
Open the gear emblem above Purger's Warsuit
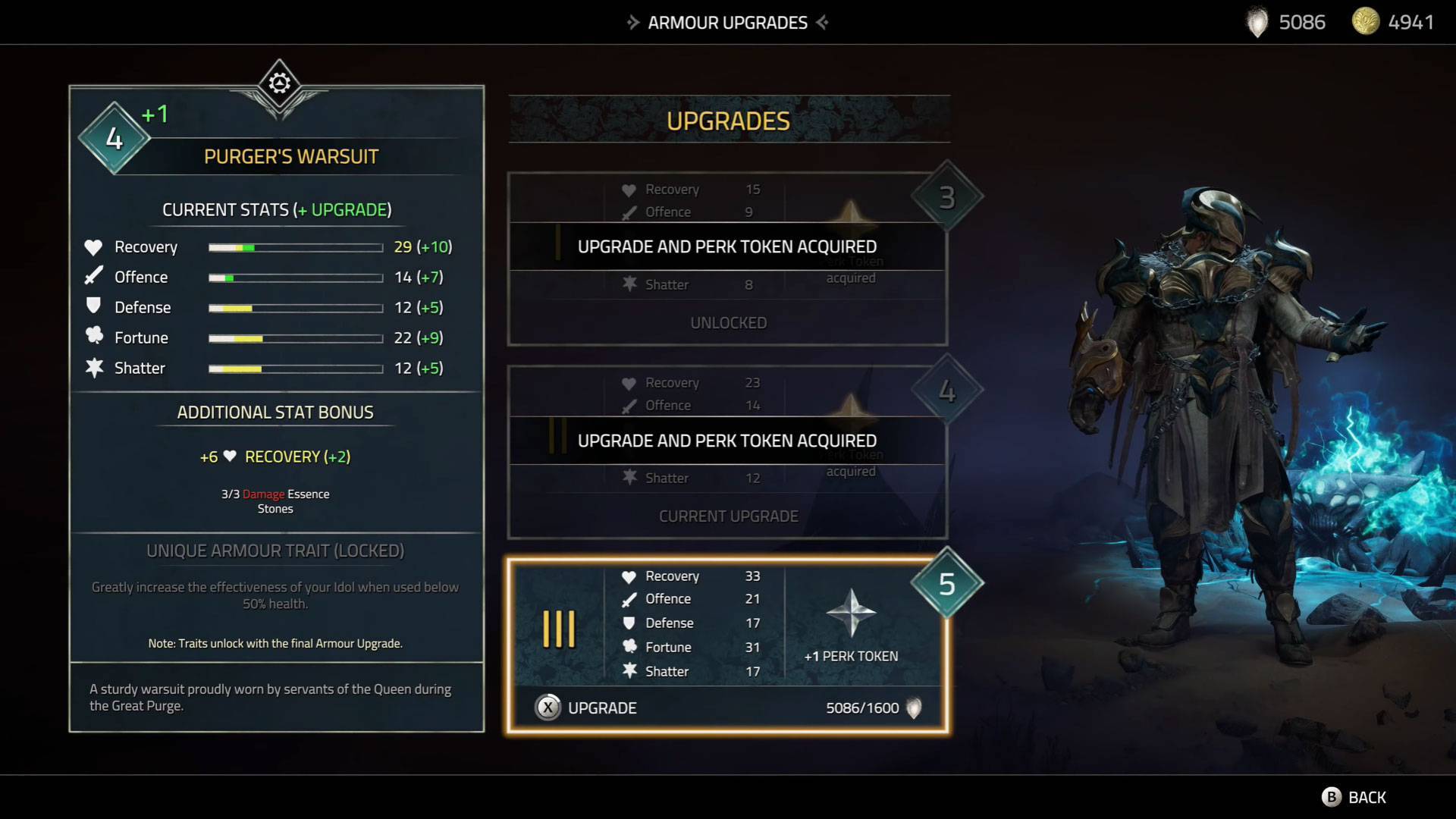coord(279,83)
